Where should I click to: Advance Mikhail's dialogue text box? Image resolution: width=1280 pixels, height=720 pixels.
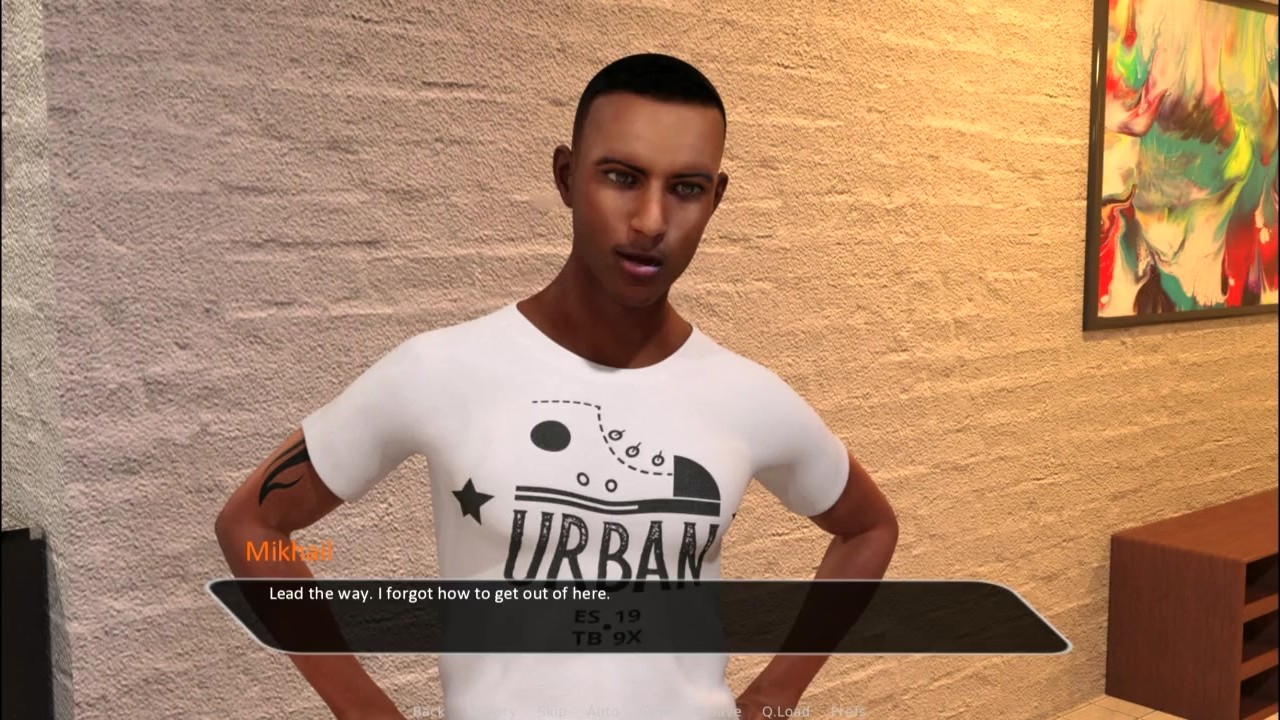click(638, 616)
